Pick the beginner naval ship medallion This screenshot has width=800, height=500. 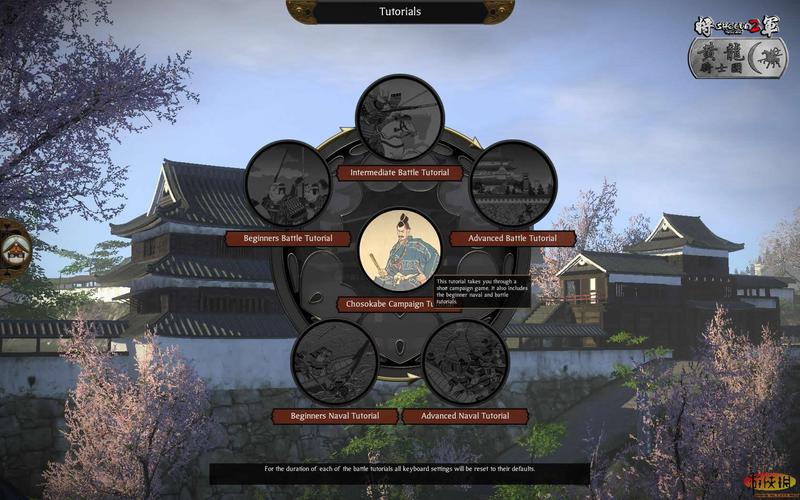pyautogui.click(x=335, y=362)
